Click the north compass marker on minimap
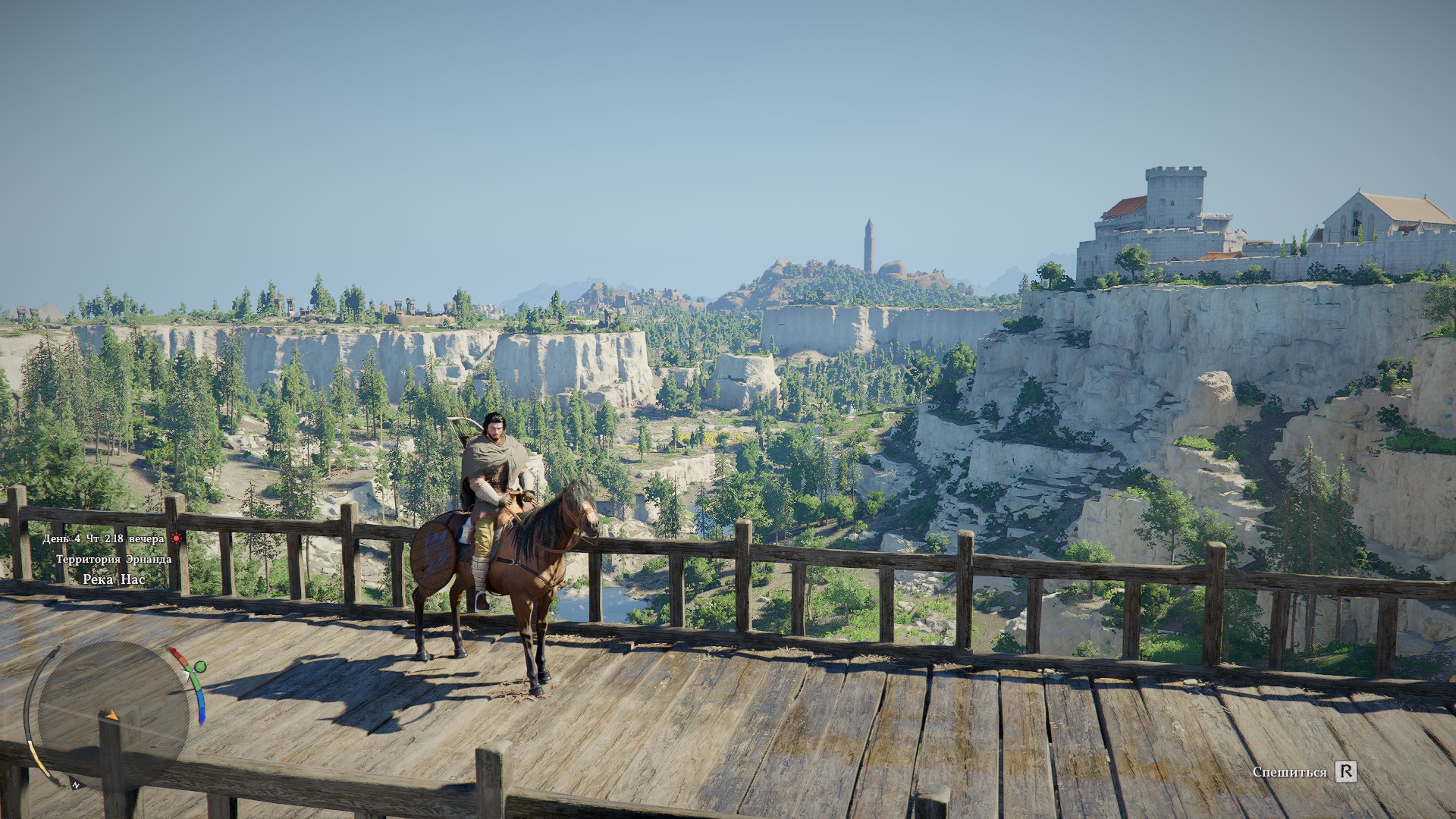Screen dimensions: 1456x819 tap(76, 785)
